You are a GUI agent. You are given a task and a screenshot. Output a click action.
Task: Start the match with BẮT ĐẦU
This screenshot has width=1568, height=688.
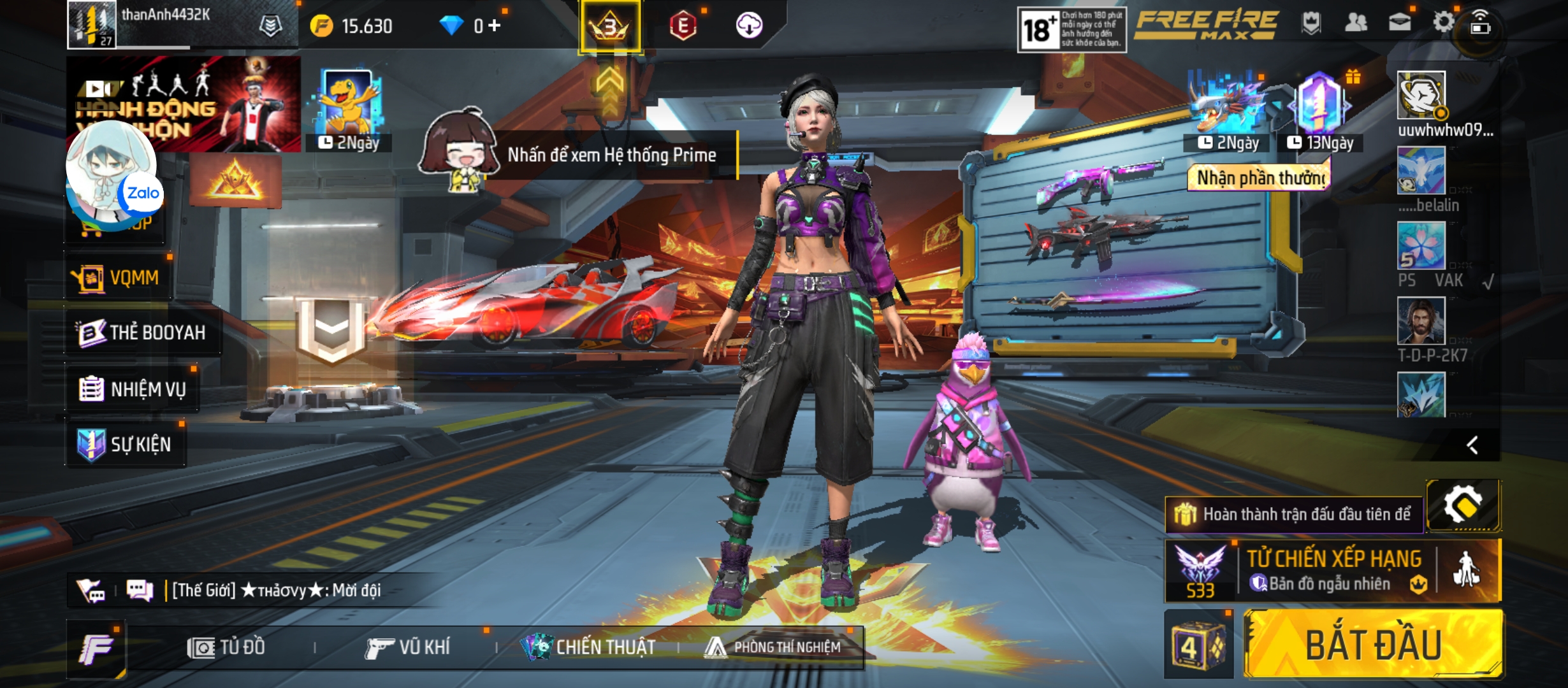(1374, 644)
